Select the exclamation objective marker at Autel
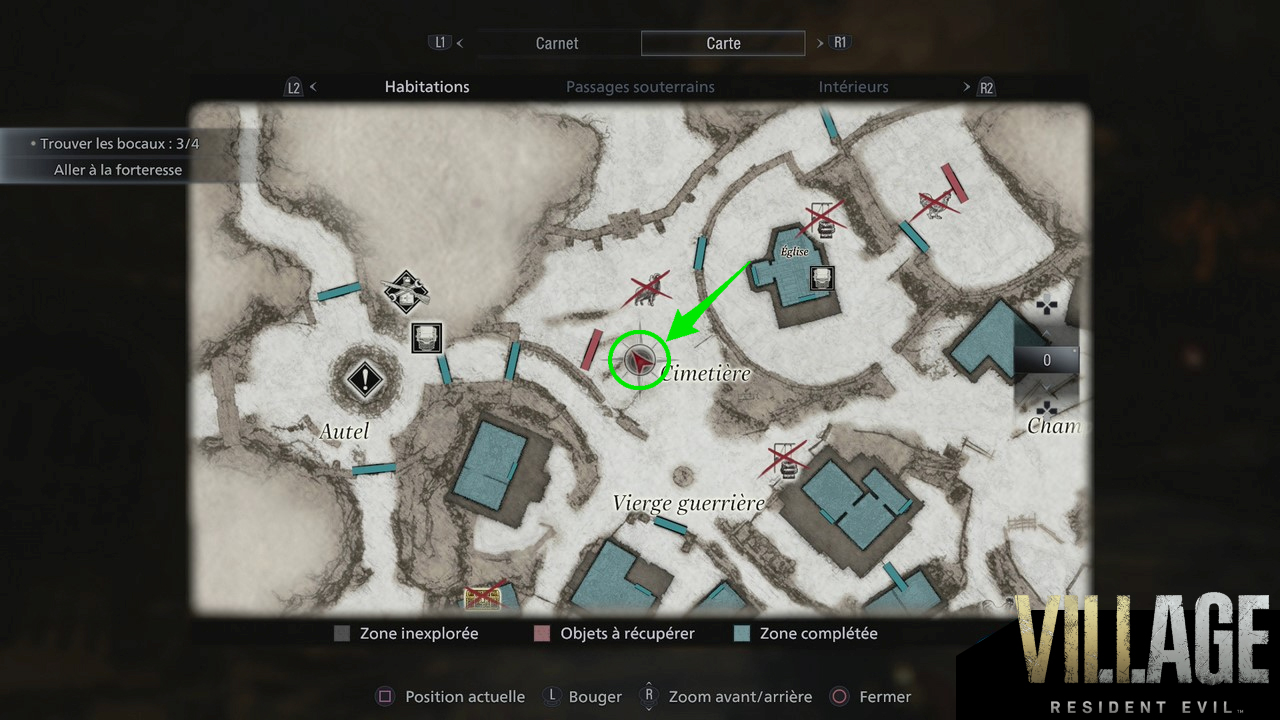The image size is (1280, 720). coord(365,380)
